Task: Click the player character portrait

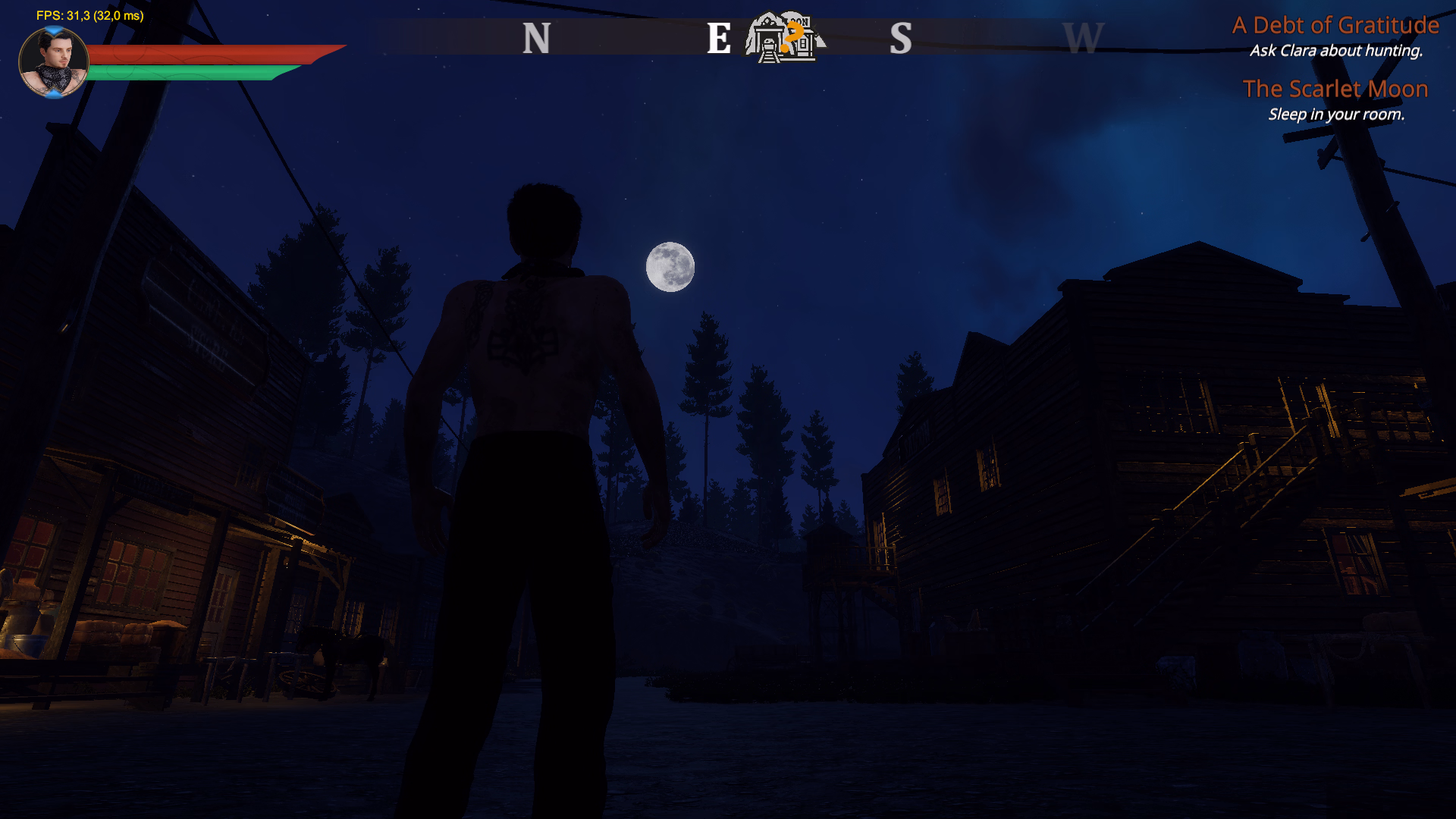Action: (53, 62)
